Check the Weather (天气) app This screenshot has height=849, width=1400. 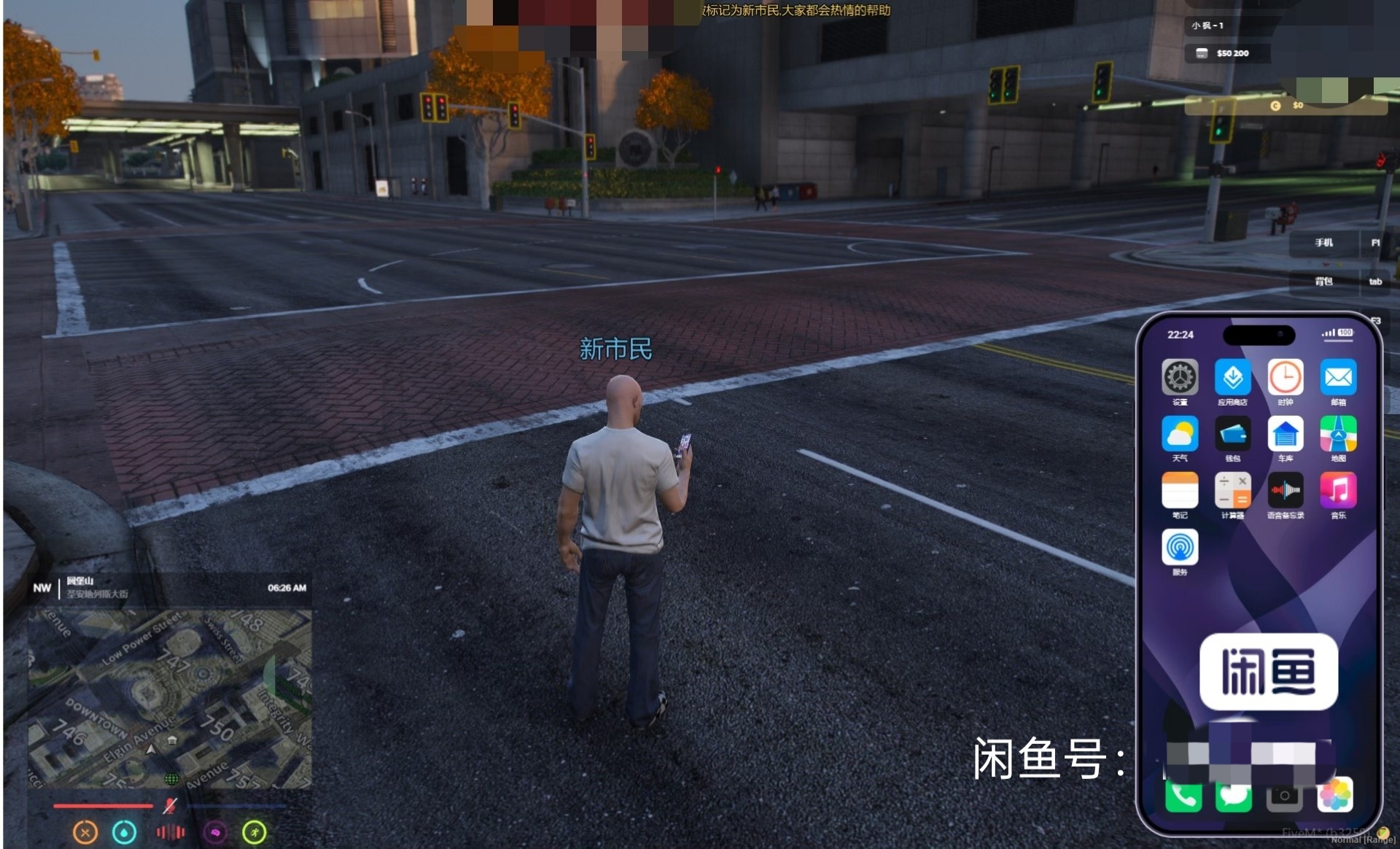point(1179,435)
